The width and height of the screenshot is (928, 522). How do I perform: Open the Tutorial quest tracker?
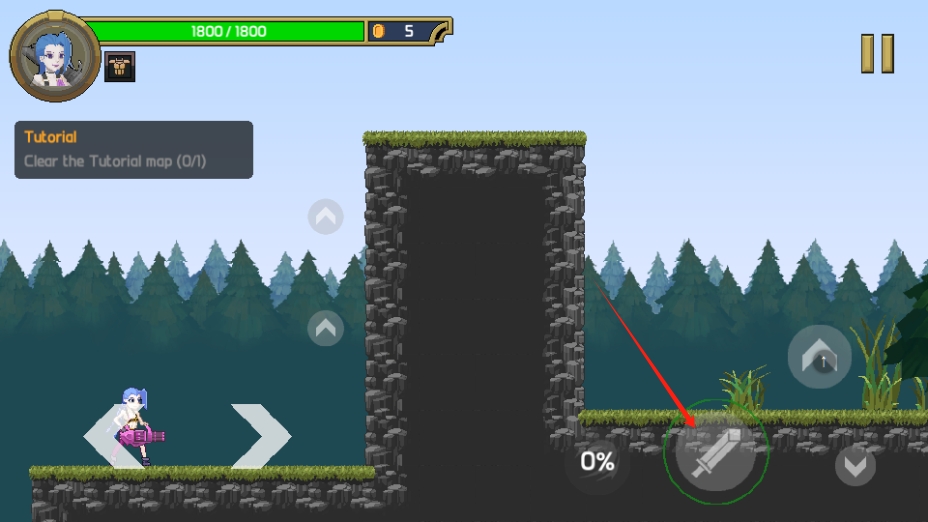(133, 150)
